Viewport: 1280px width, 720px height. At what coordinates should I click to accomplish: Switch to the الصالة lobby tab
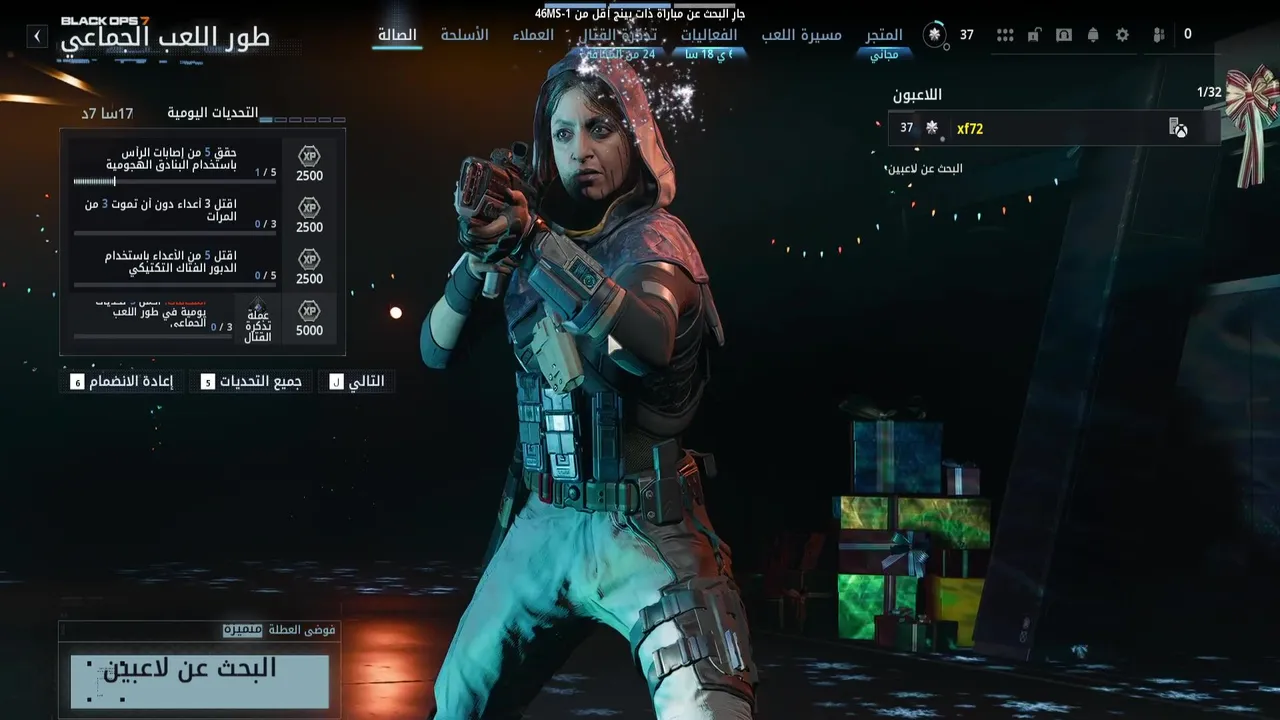(397, 35)
